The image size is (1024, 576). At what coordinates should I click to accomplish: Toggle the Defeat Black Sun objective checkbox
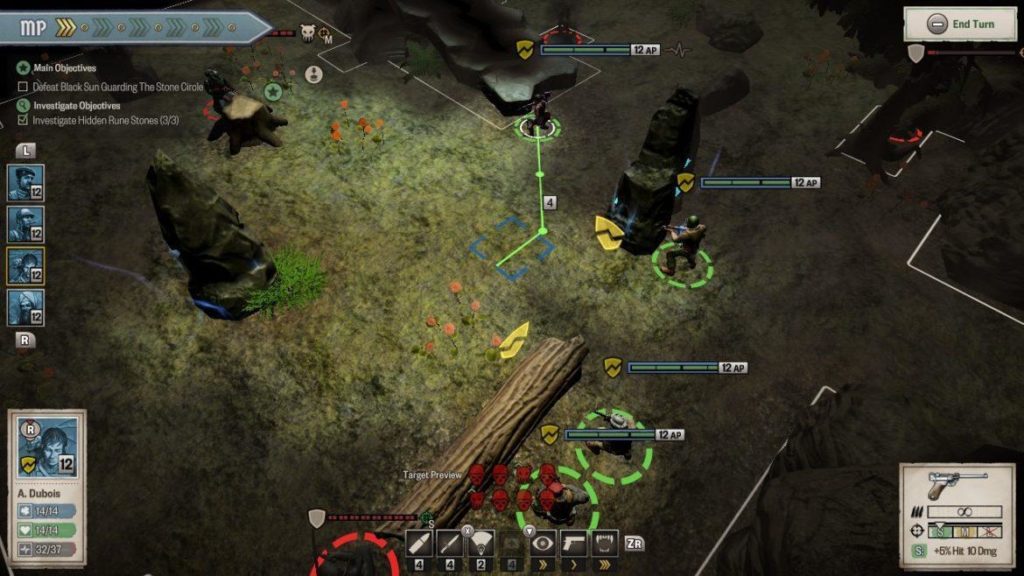point(23,87)
